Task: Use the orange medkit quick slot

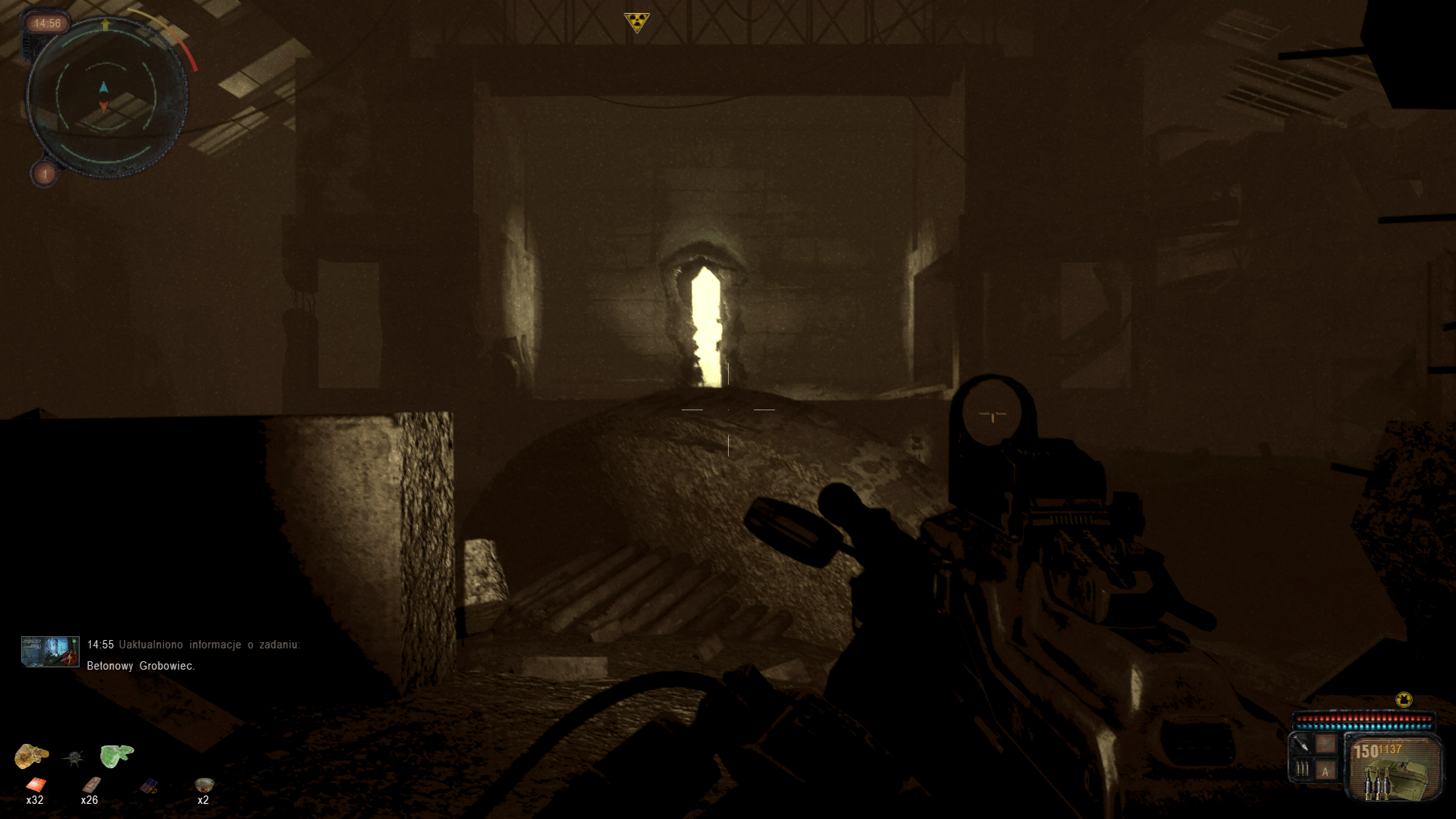Action: [x=36, y=785]
